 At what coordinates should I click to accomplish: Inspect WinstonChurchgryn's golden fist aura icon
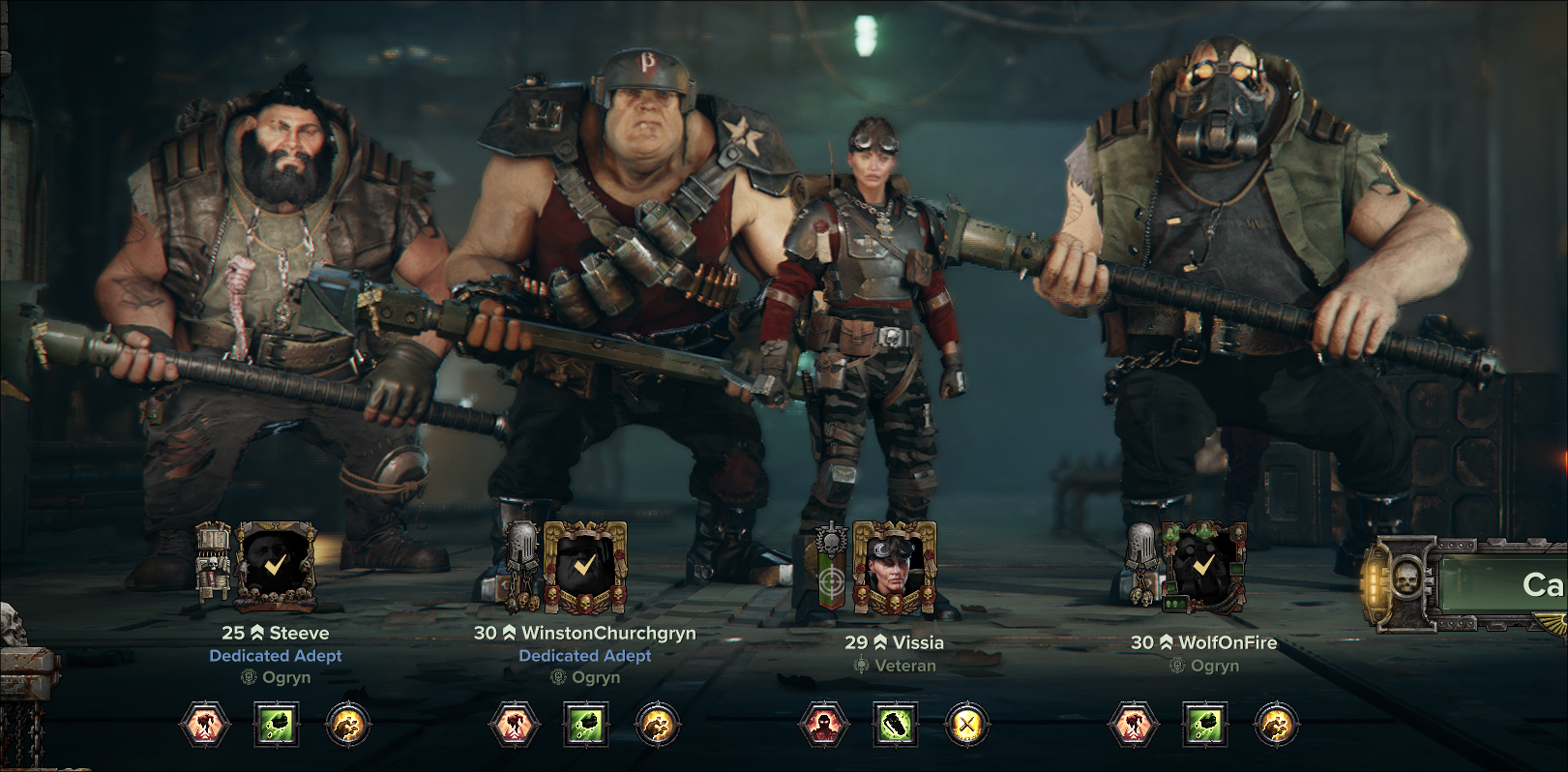[657, 725]
